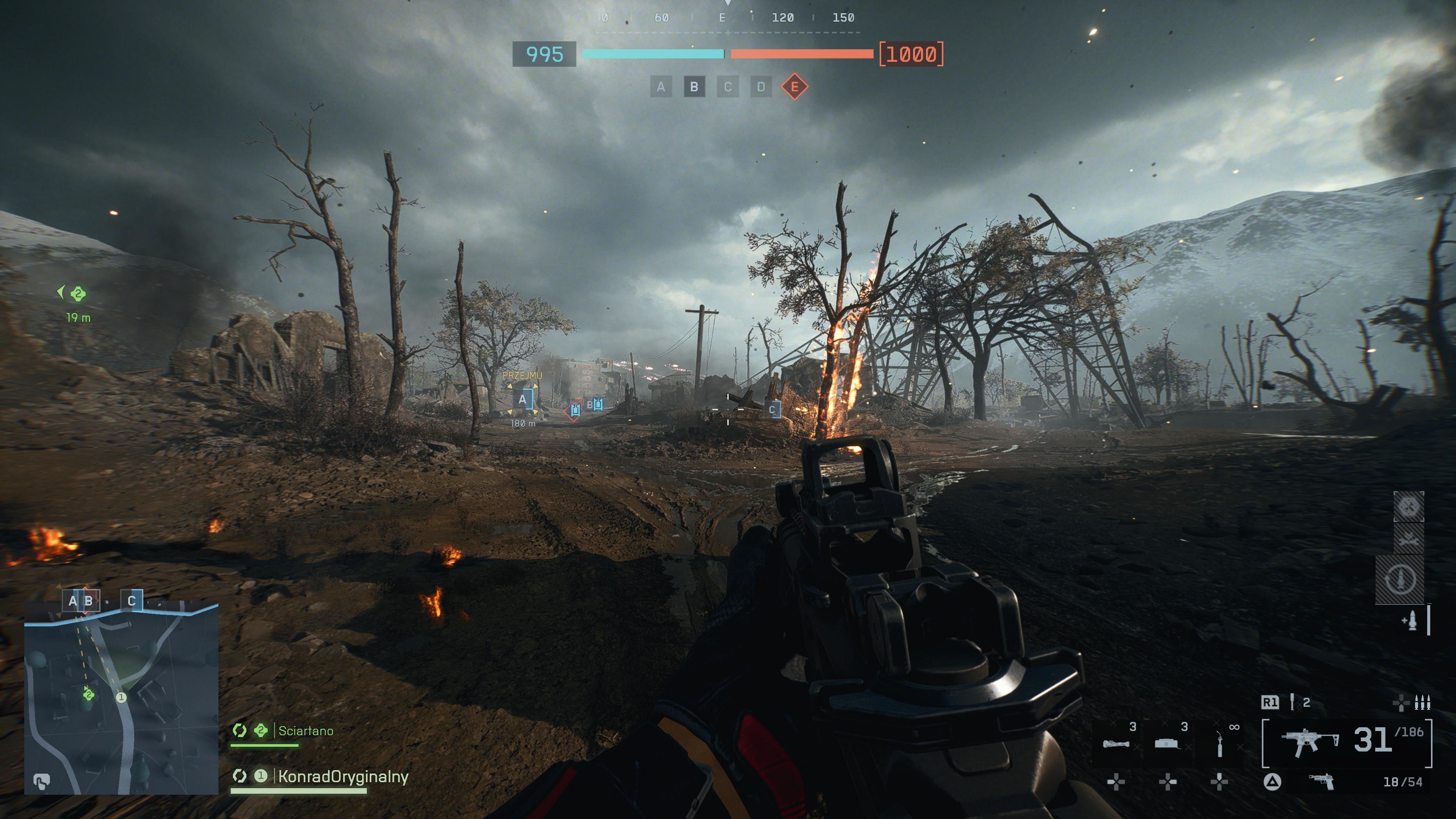Click the fire mode bullets icon
This screenshot has width=1456, height=819.
coord(1422,703)
